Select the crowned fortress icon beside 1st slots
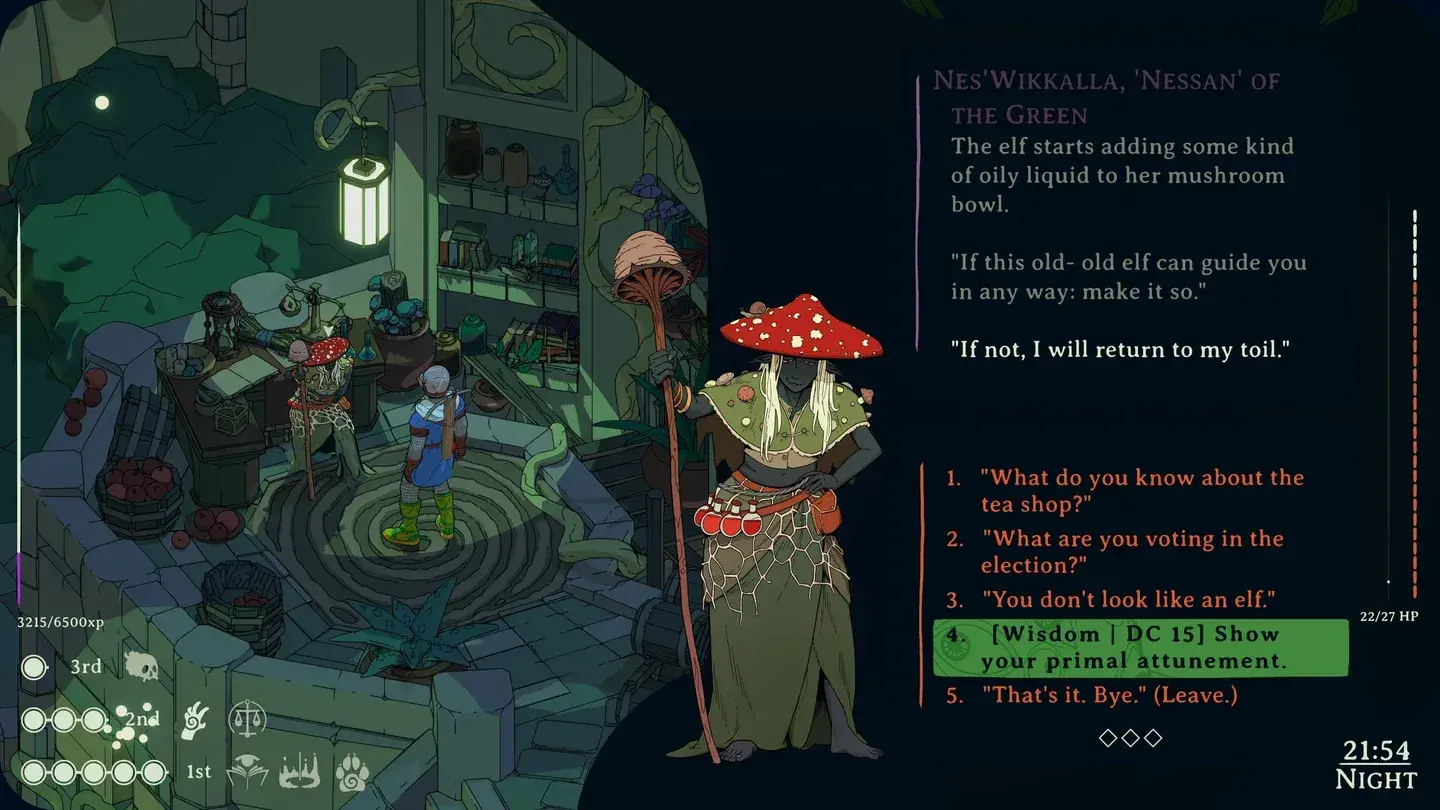The image size is (1440, 810). point(298,771)
